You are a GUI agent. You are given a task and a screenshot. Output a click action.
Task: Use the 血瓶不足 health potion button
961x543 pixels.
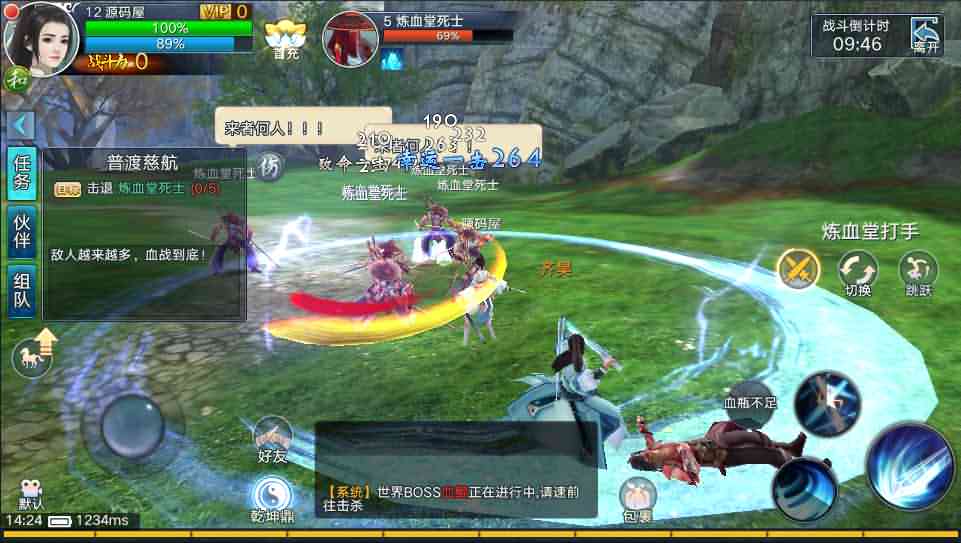749,401
